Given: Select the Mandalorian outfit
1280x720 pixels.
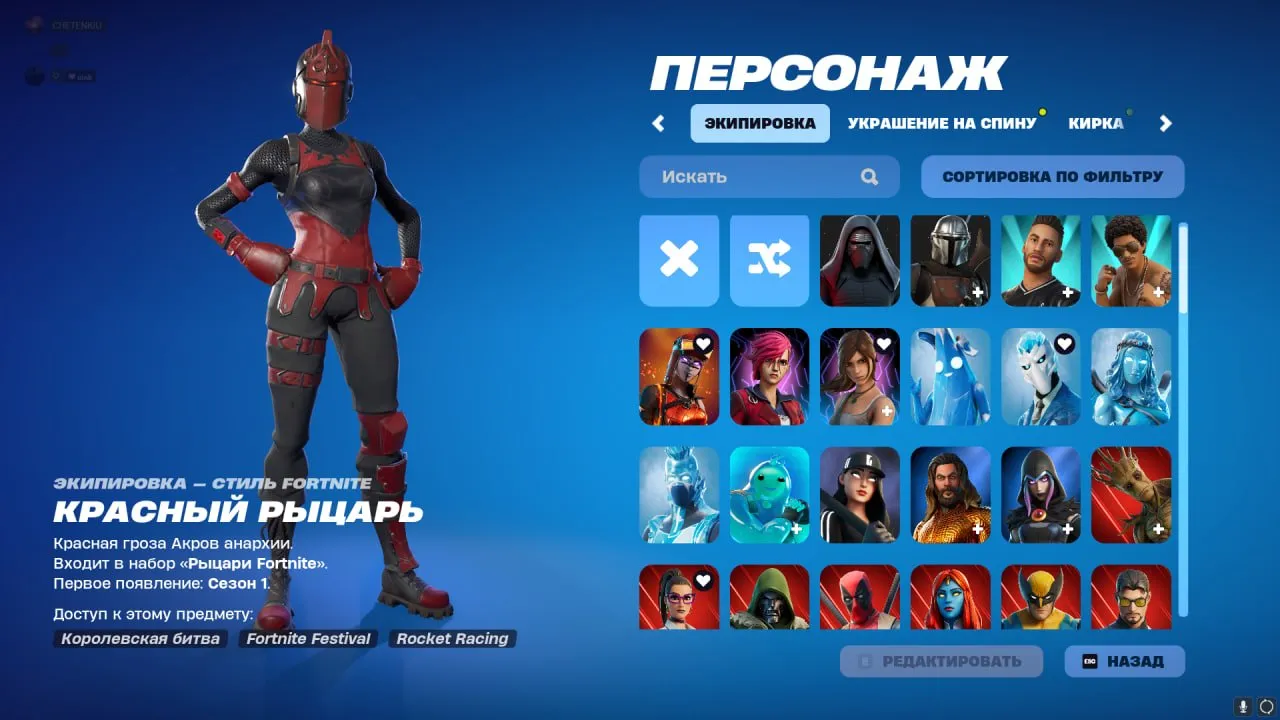Looking at the screenshot, I should click(950, 261).
